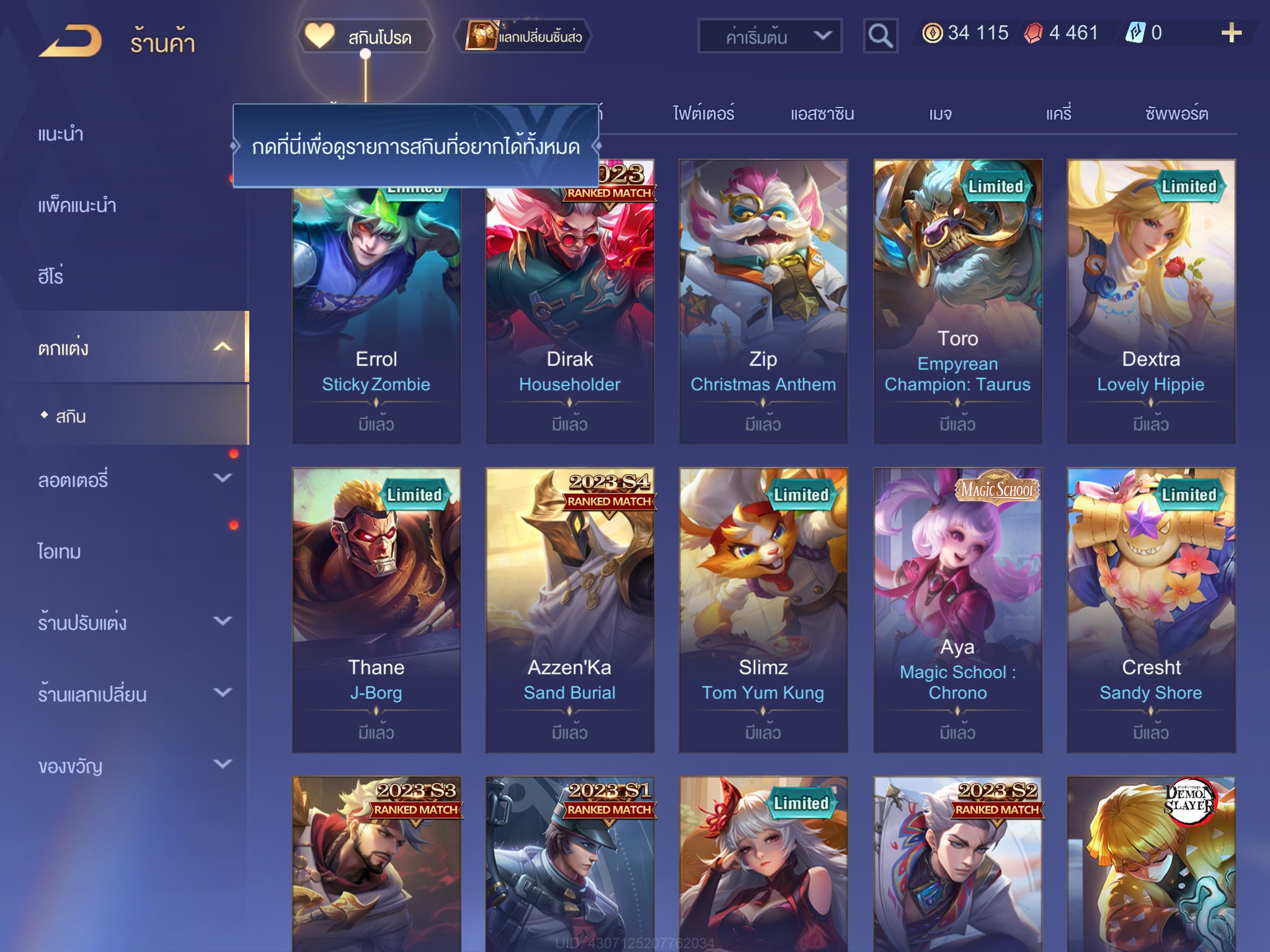Expand the Lottery menu section
1270x952 pixels.
coord(133,479)
